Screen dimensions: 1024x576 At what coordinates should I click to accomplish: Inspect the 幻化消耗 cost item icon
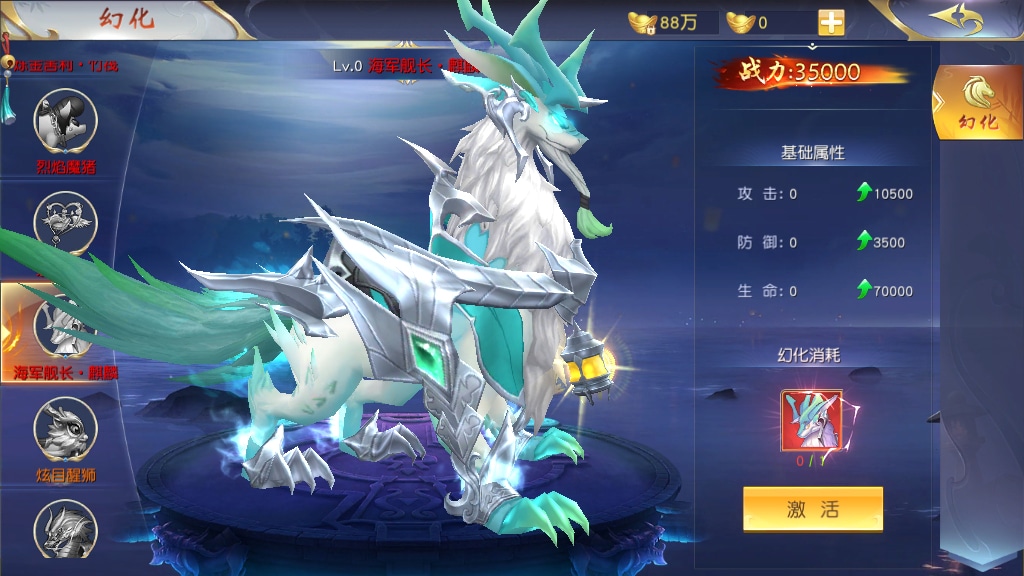(x=811, y=421)
